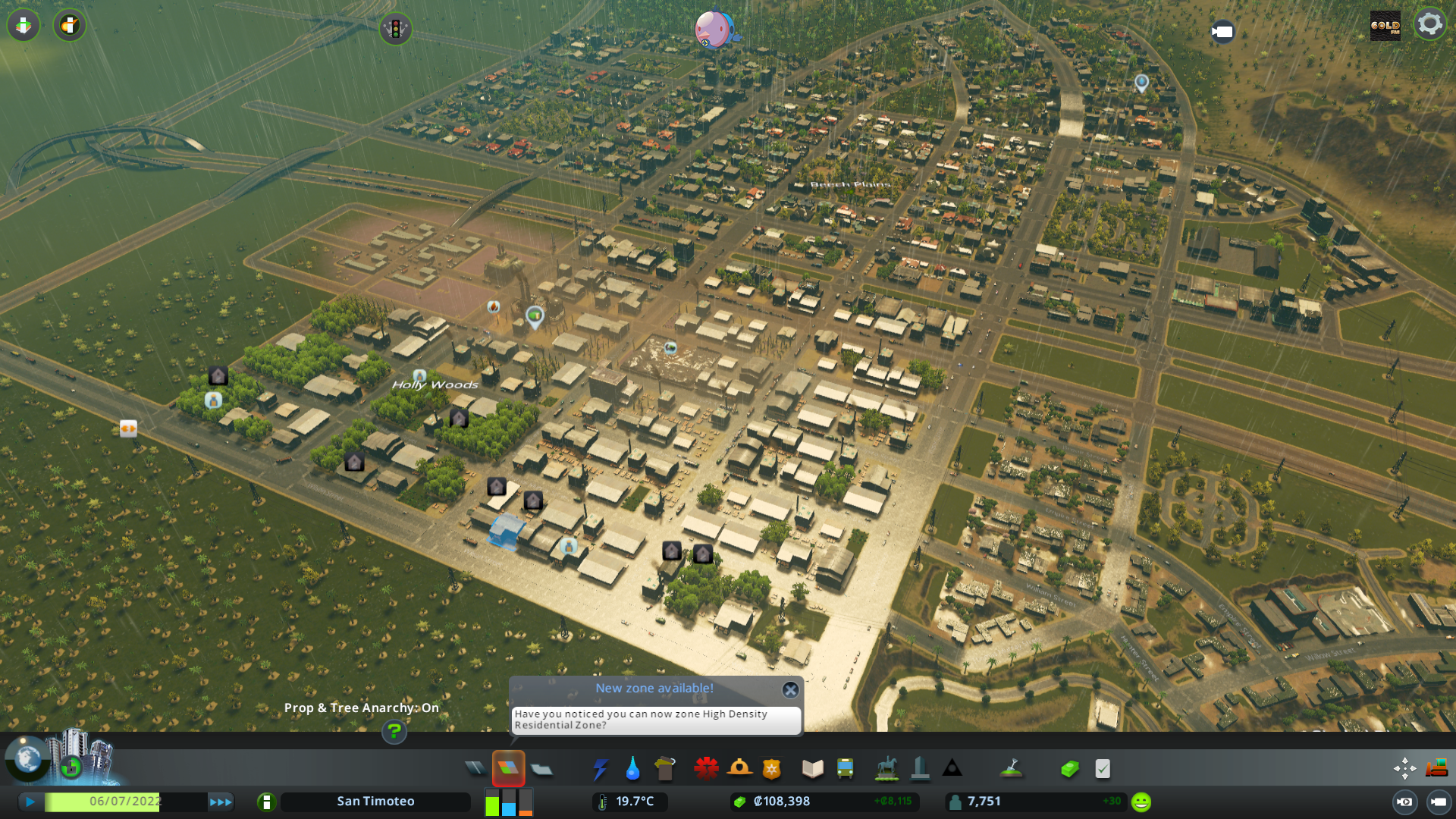
Task: Open the Police Department menu
Action: pos(772,768)
